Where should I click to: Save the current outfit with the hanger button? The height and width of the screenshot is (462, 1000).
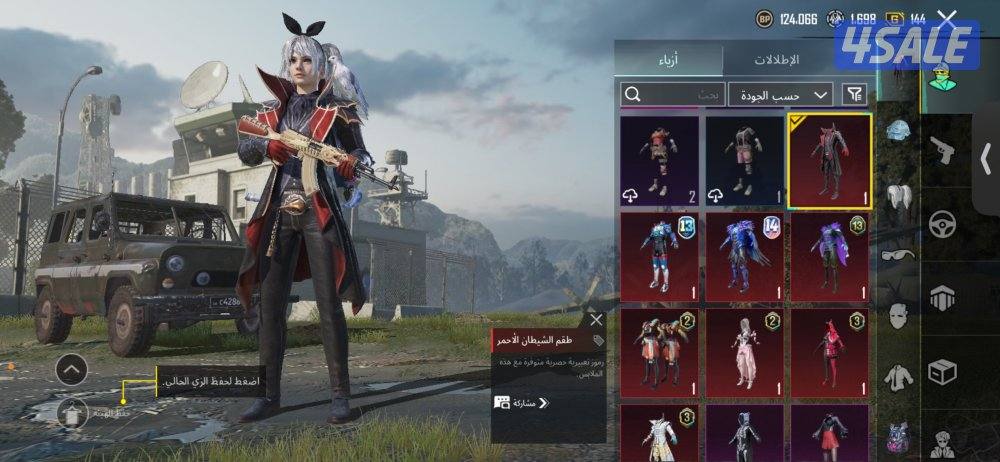(72, 410)
